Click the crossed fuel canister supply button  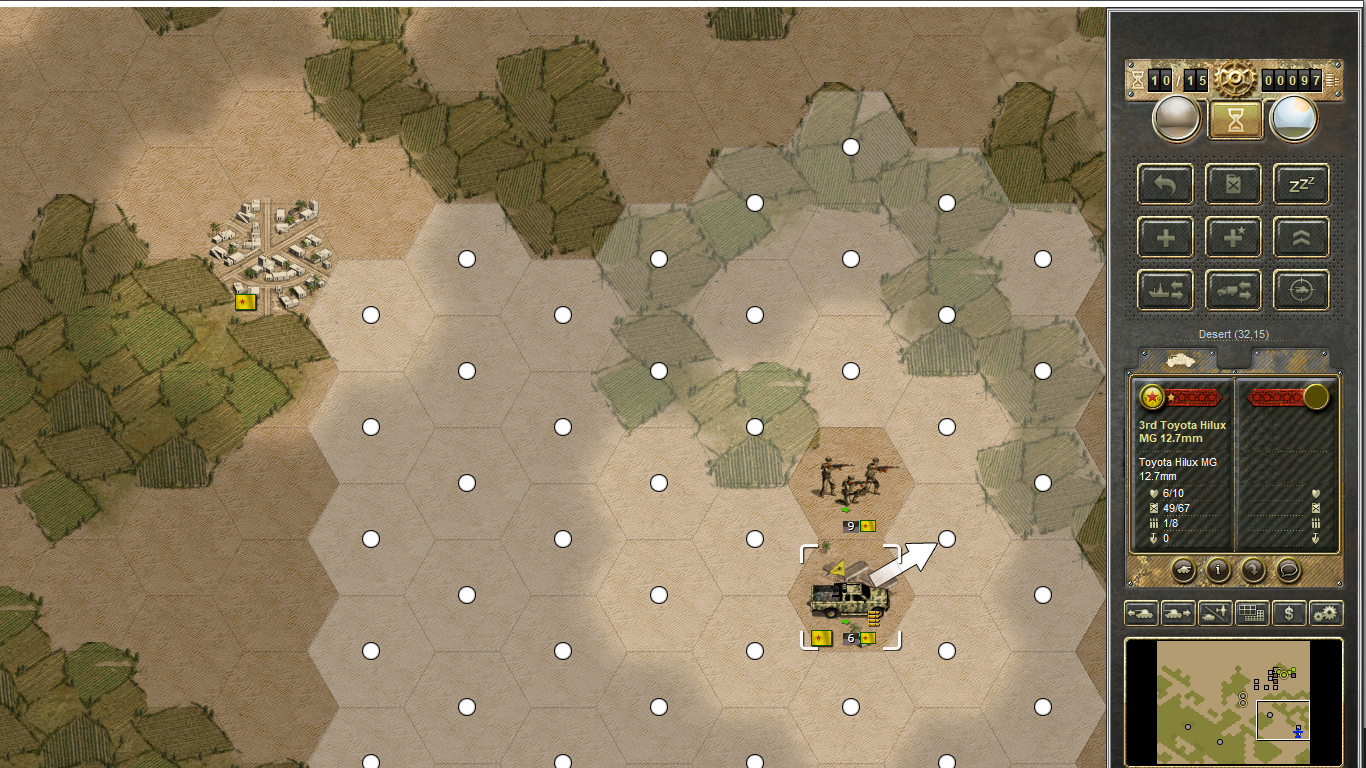point(1233,184)
